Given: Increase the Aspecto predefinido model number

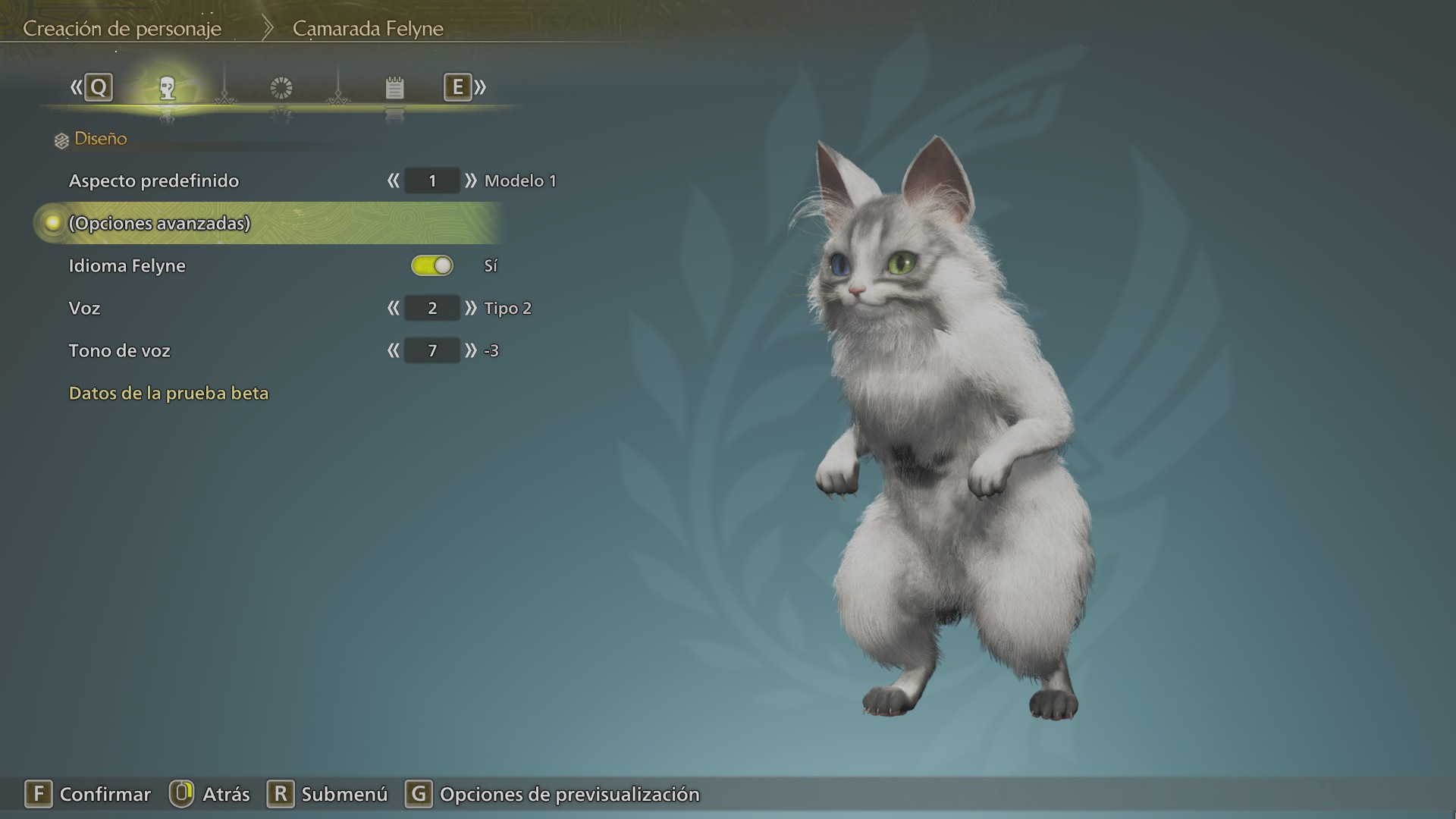Looking at the screenshot, I should click(x=471, y=180).
